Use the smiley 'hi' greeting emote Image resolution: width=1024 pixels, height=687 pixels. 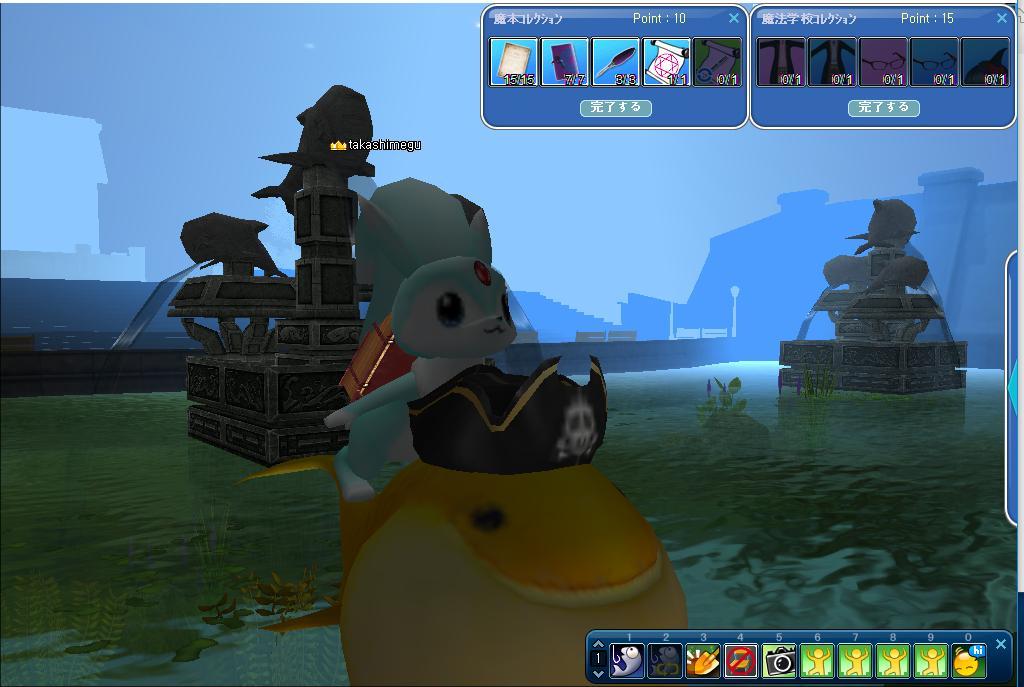point(968,660)
